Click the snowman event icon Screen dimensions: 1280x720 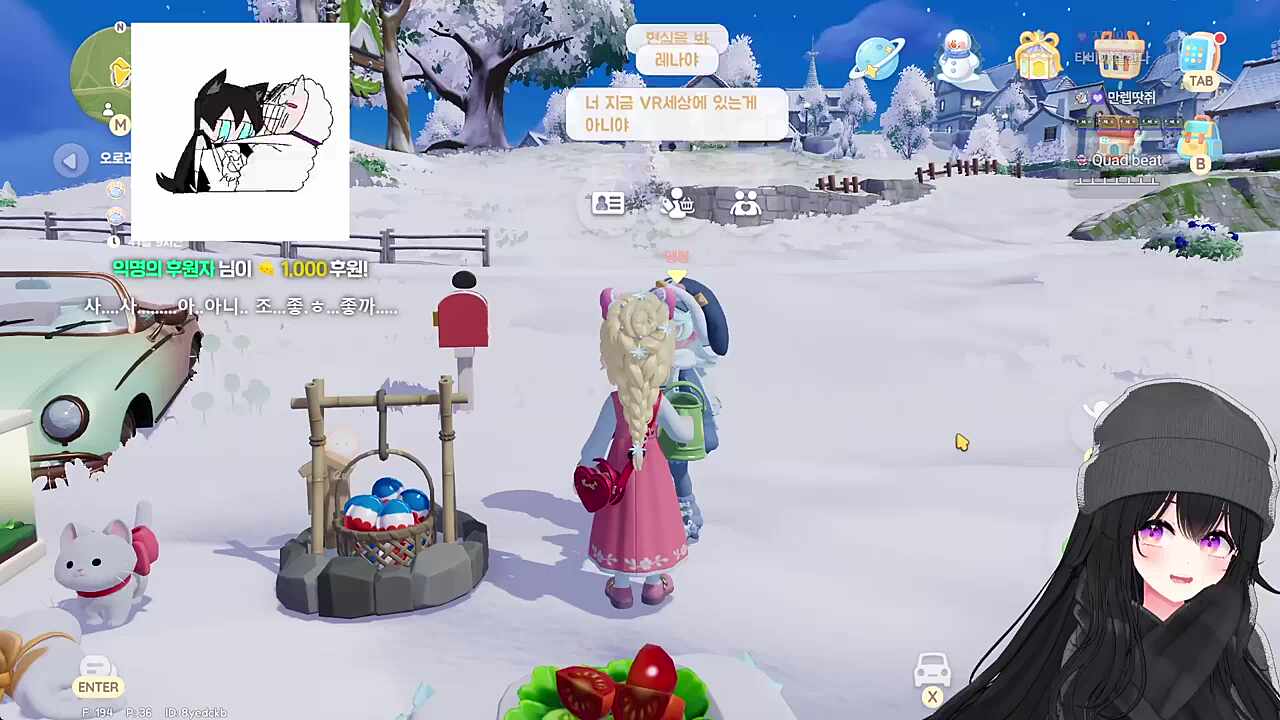(x=958, y=56)
